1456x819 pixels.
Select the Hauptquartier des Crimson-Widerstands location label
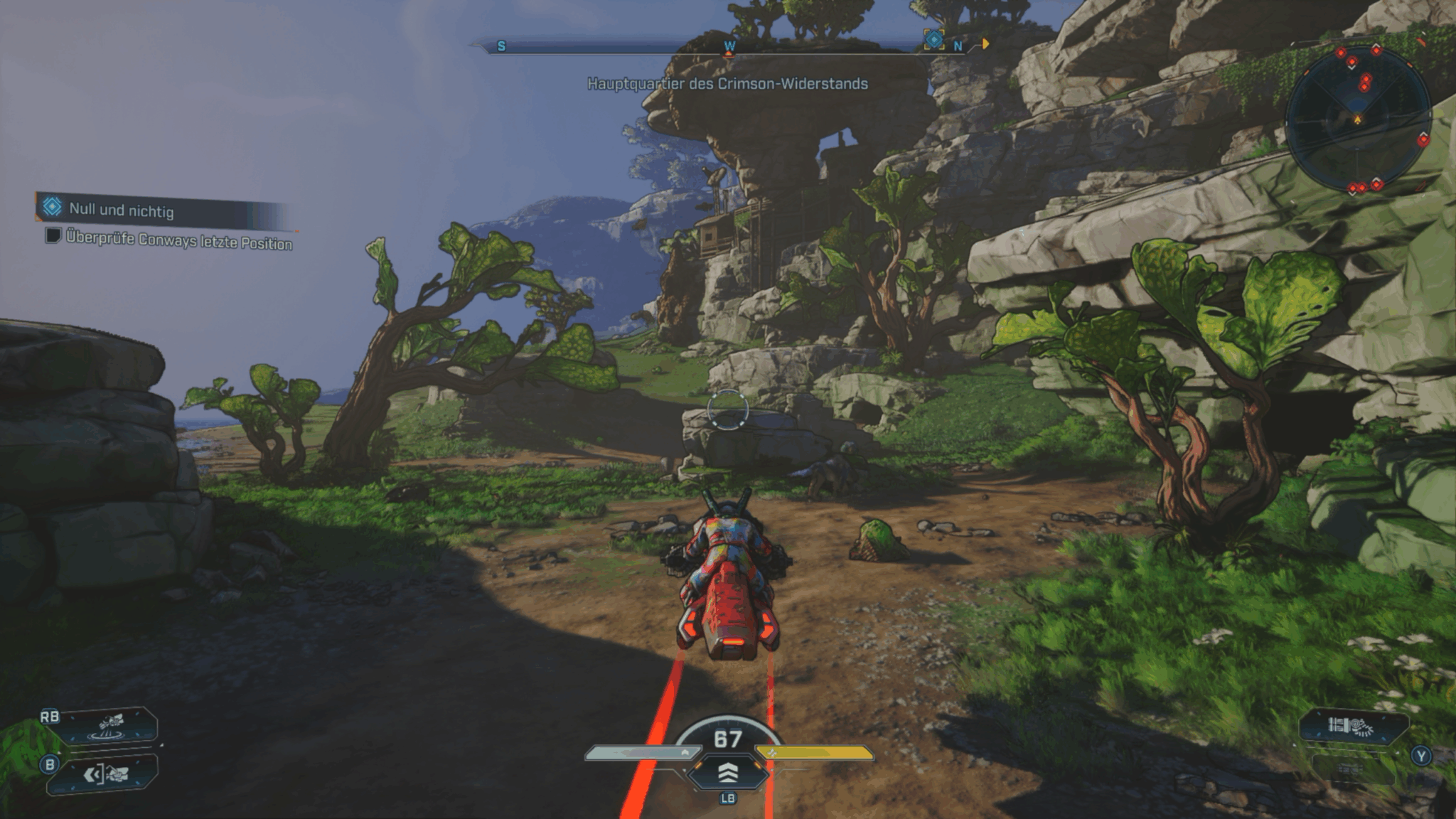(727, 83)
